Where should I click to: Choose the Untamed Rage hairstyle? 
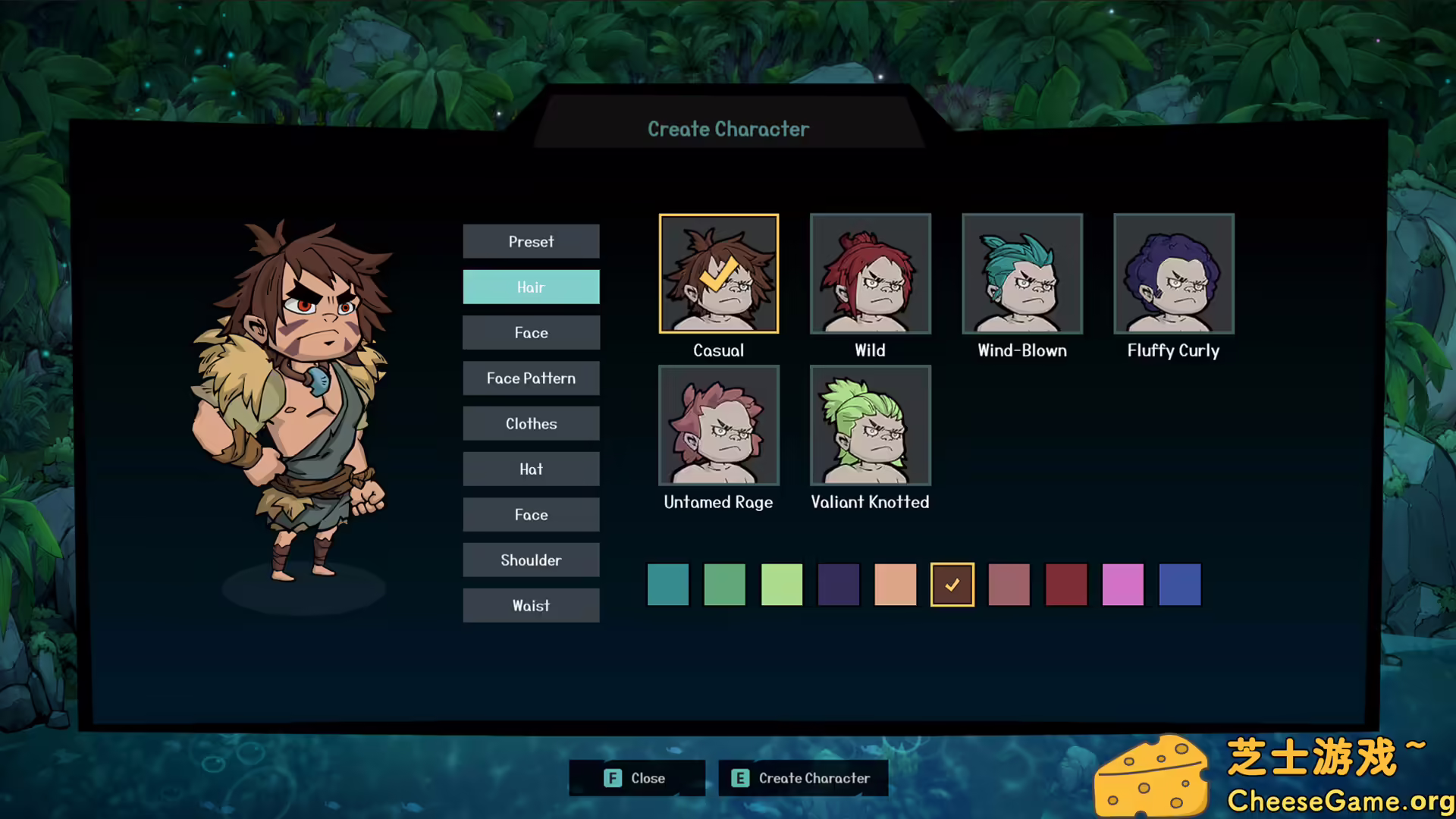pyautogui.click(x=718, y=425)
